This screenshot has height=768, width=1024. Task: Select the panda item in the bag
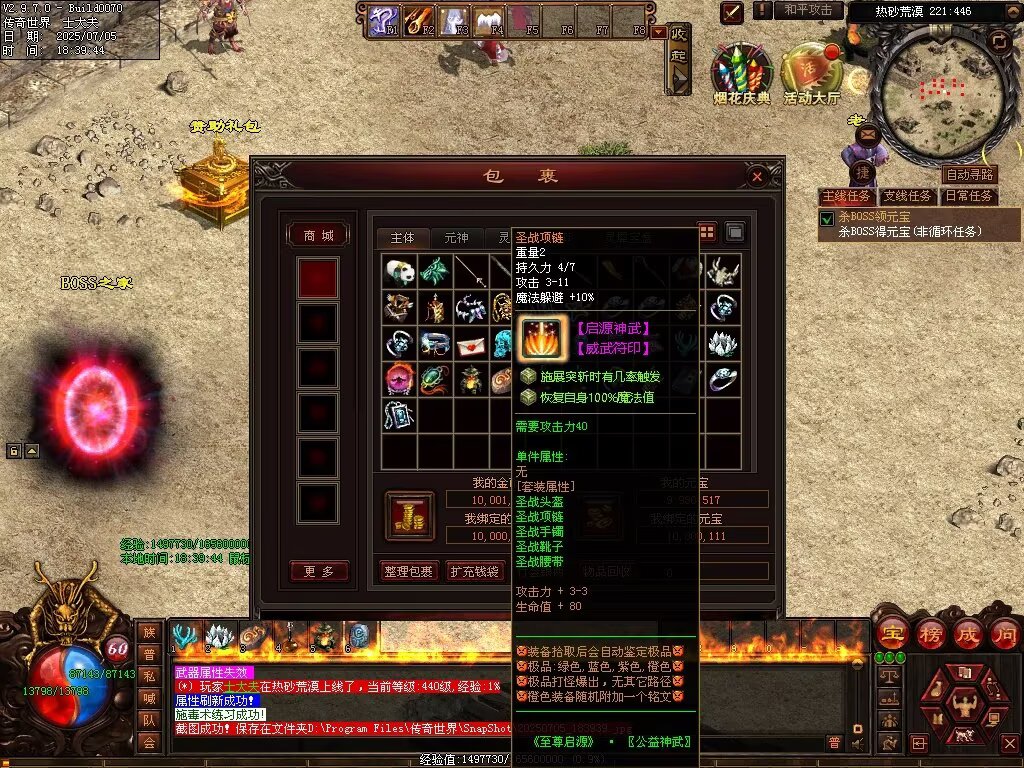coord(399,271)
